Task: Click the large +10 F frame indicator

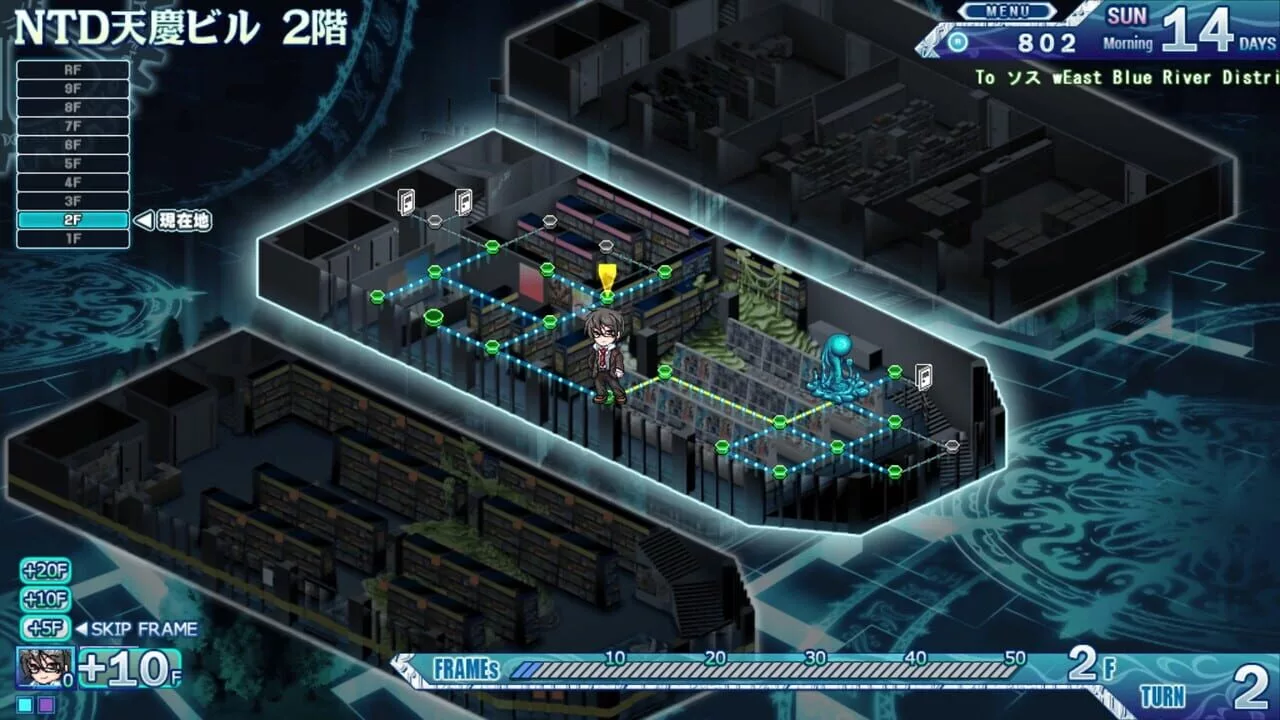Action: 130,669
